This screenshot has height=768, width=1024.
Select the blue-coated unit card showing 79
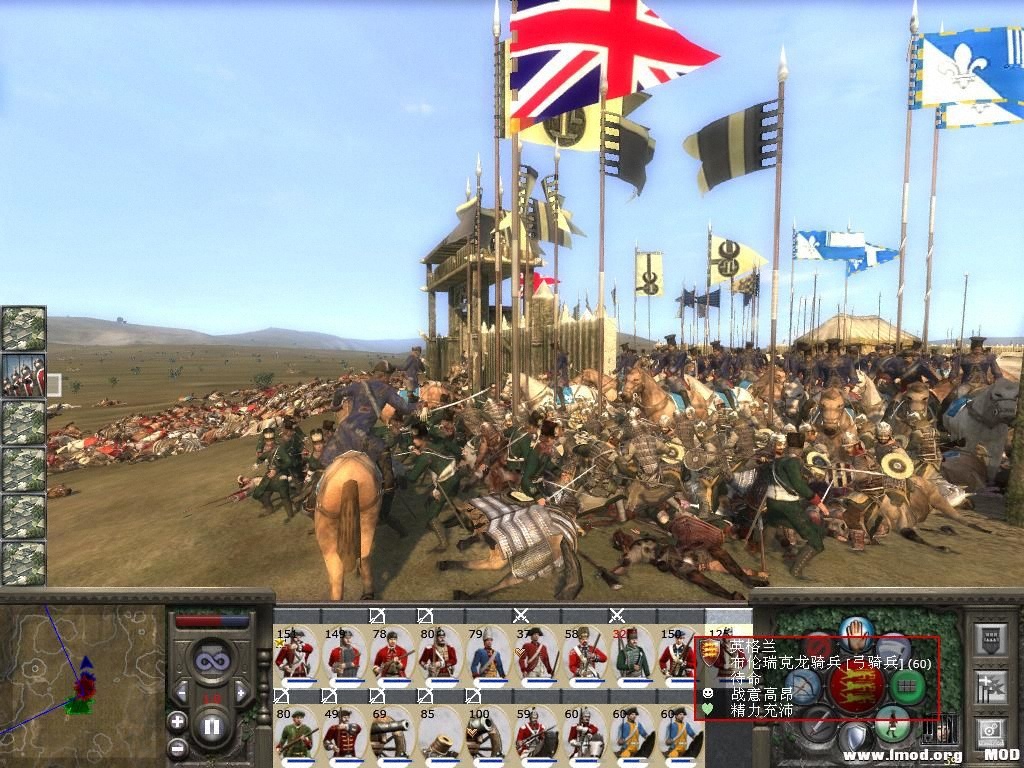point(486,655)
